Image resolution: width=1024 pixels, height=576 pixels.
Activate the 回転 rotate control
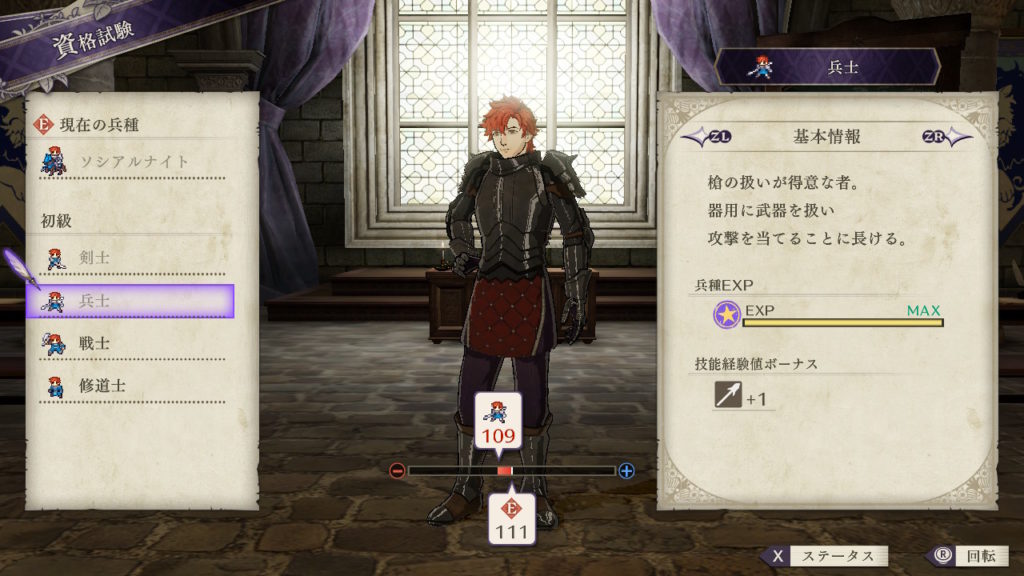point(960,557)
